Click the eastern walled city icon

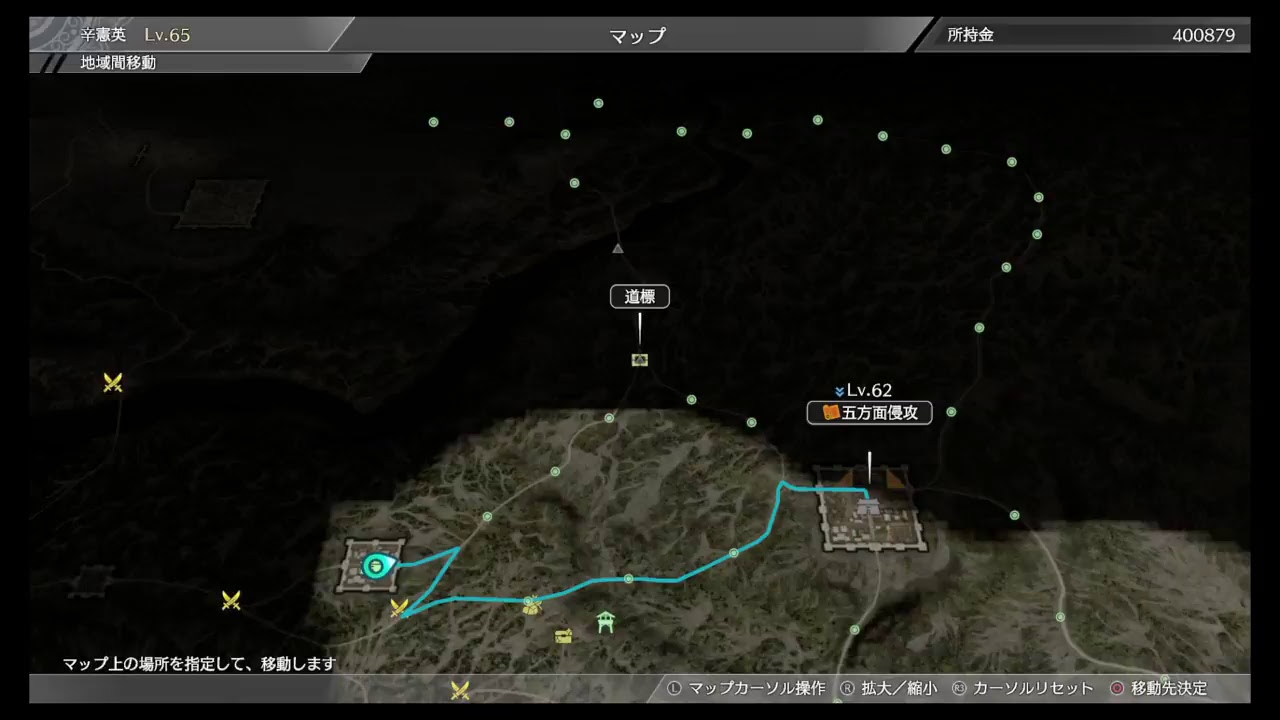[x=870, y=510]
